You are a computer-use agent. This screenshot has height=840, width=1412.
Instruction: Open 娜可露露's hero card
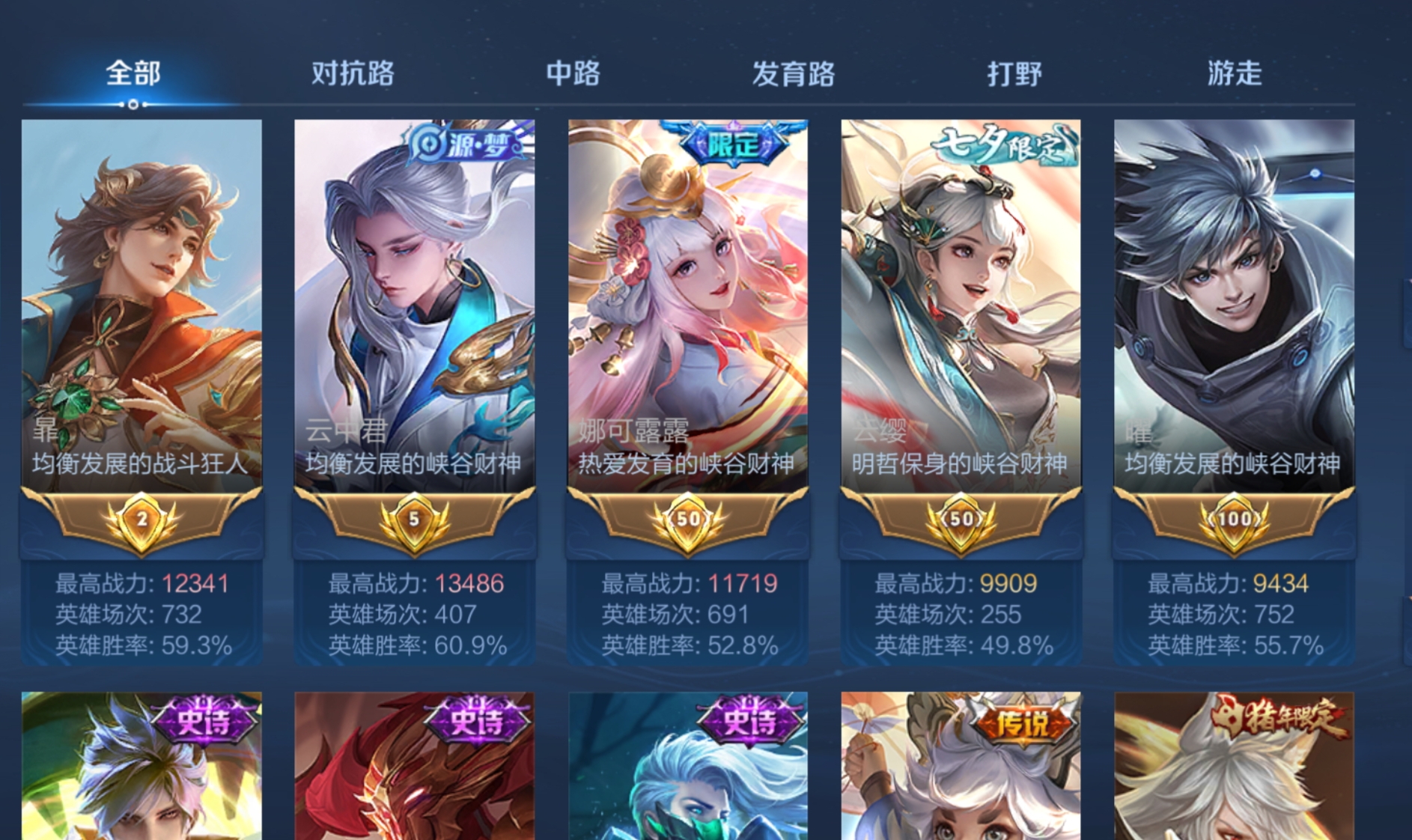pyautogui.click(x=687, y=299)
